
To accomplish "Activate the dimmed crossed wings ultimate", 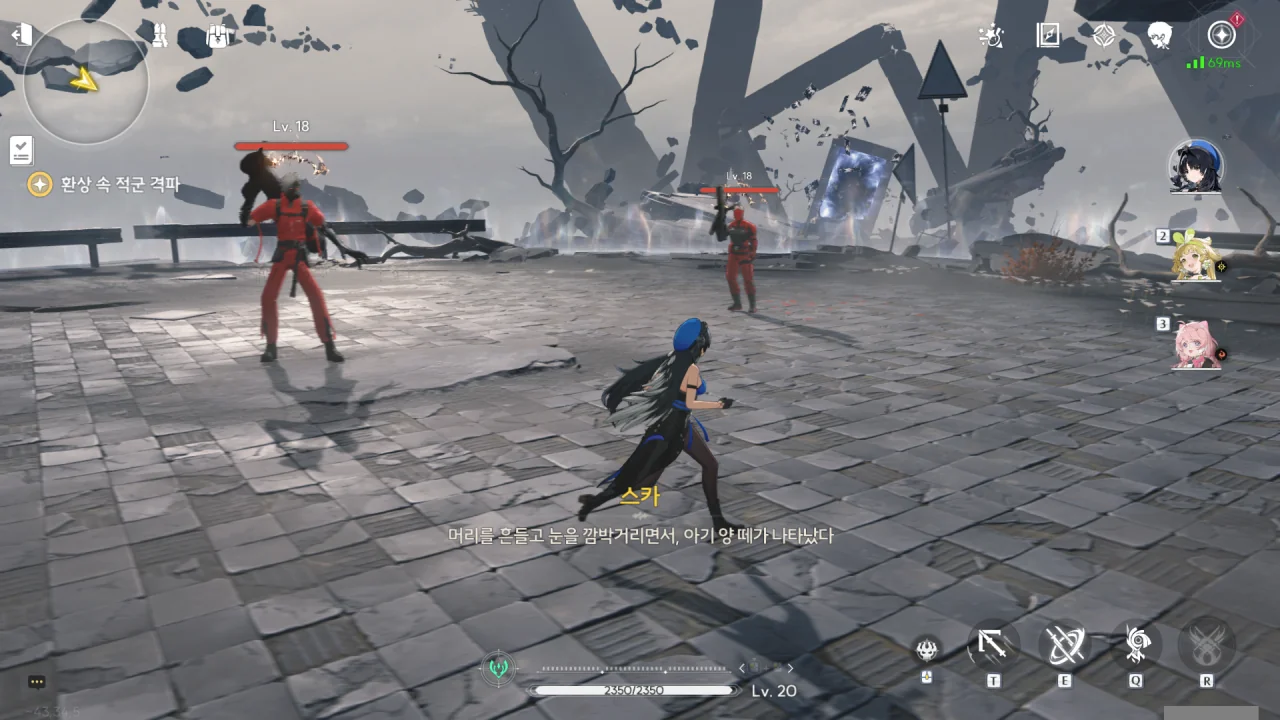I will click(1206, 645).
